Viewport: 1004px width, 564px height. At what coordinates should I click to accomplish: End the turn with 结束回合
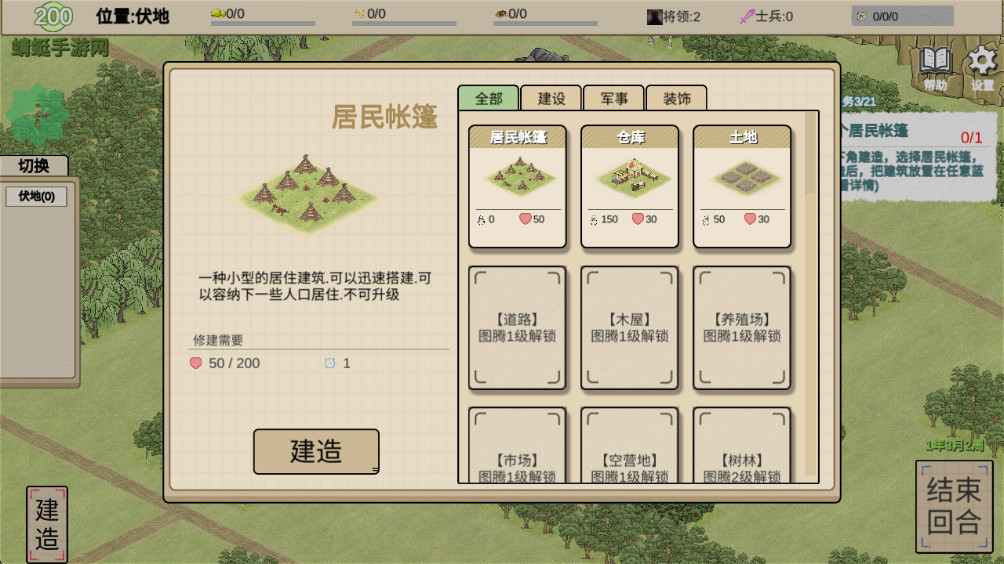coord(954,506)
